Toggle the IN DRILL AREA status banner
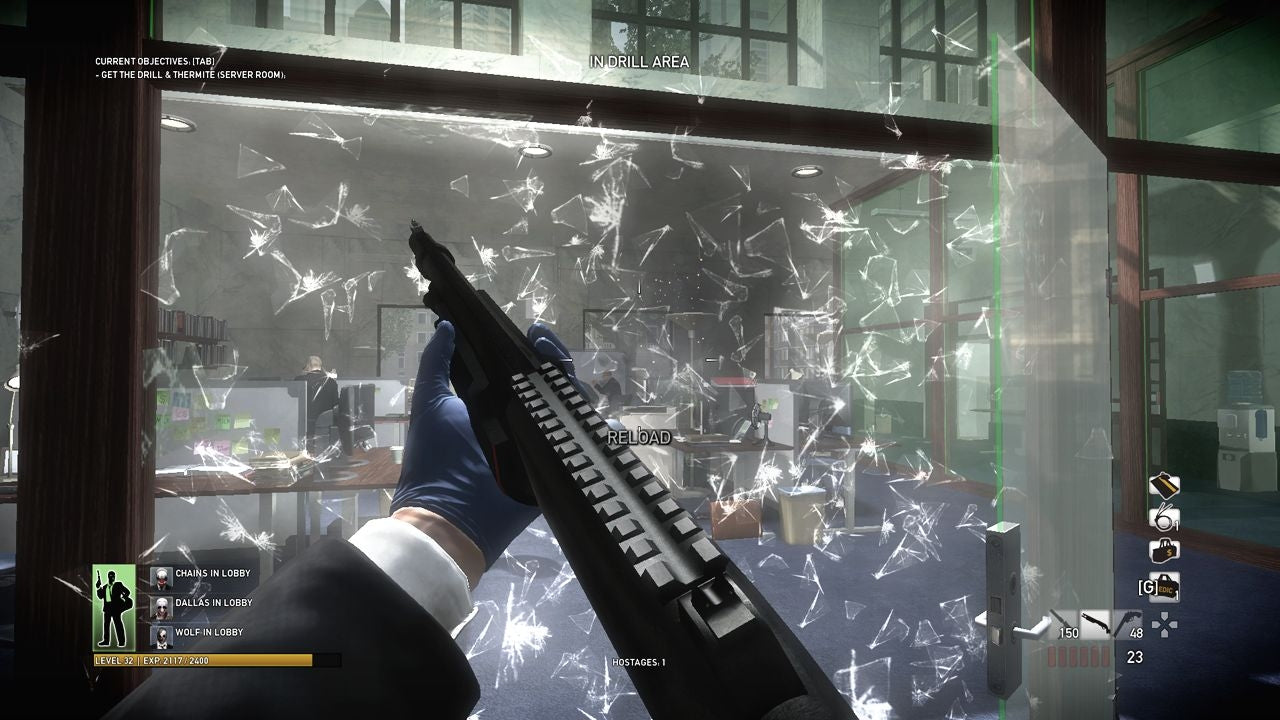1280x720 pixels. pos(641,61)
